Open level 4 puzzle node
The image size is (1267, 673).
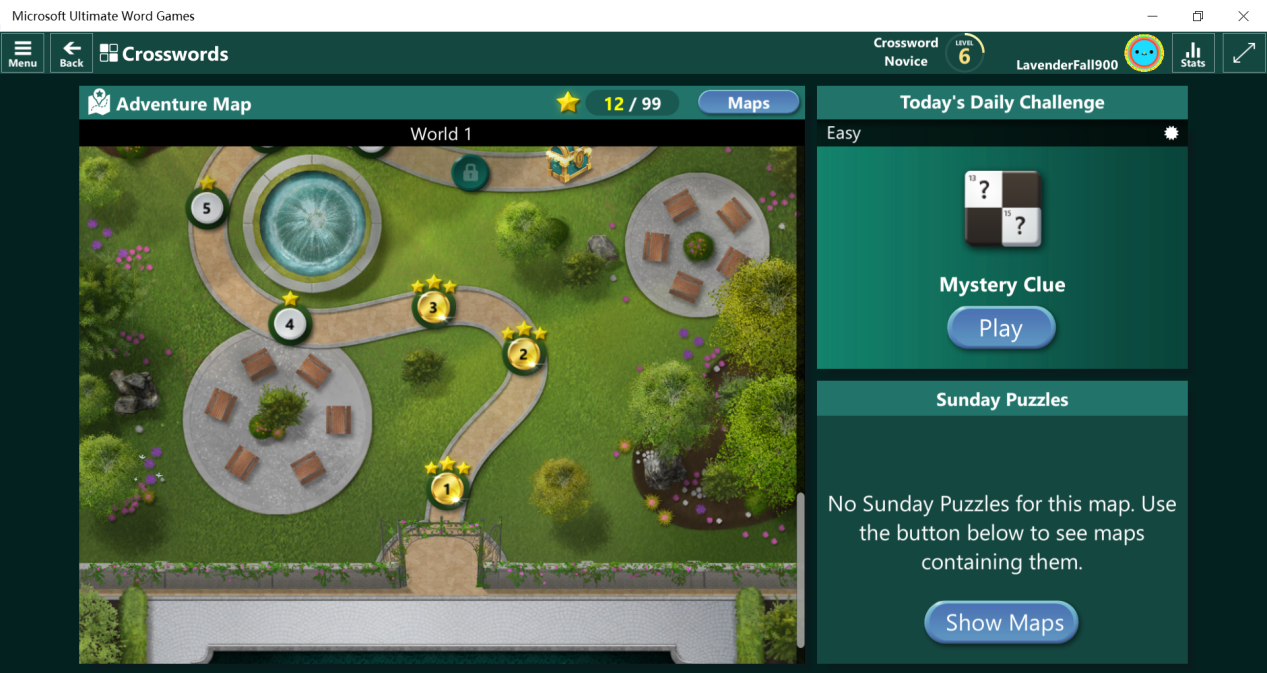(290, 323)
